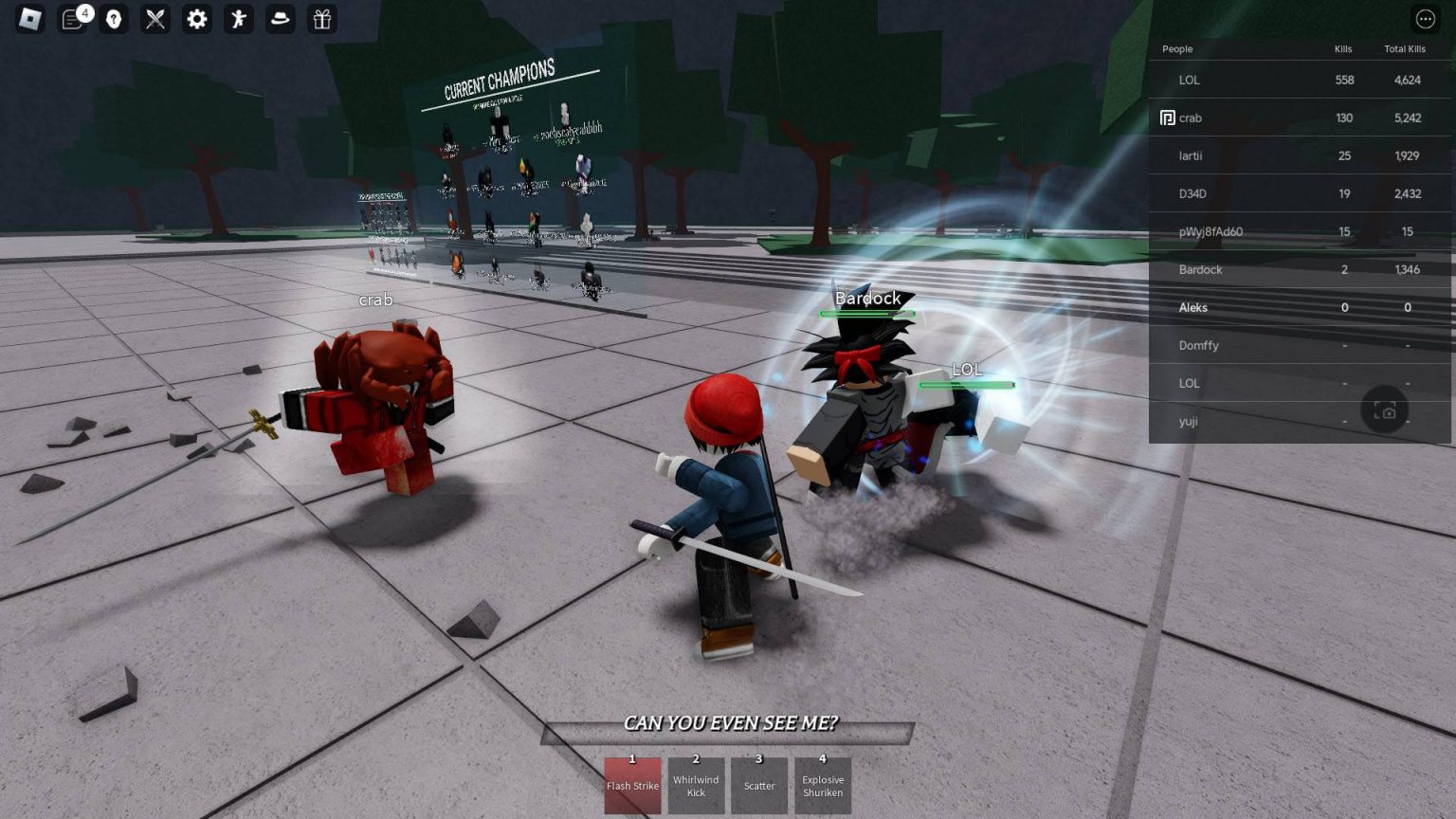Open the Roblox home menu icon
This screenshot has width=1456, height=819.
pos(27,19)
